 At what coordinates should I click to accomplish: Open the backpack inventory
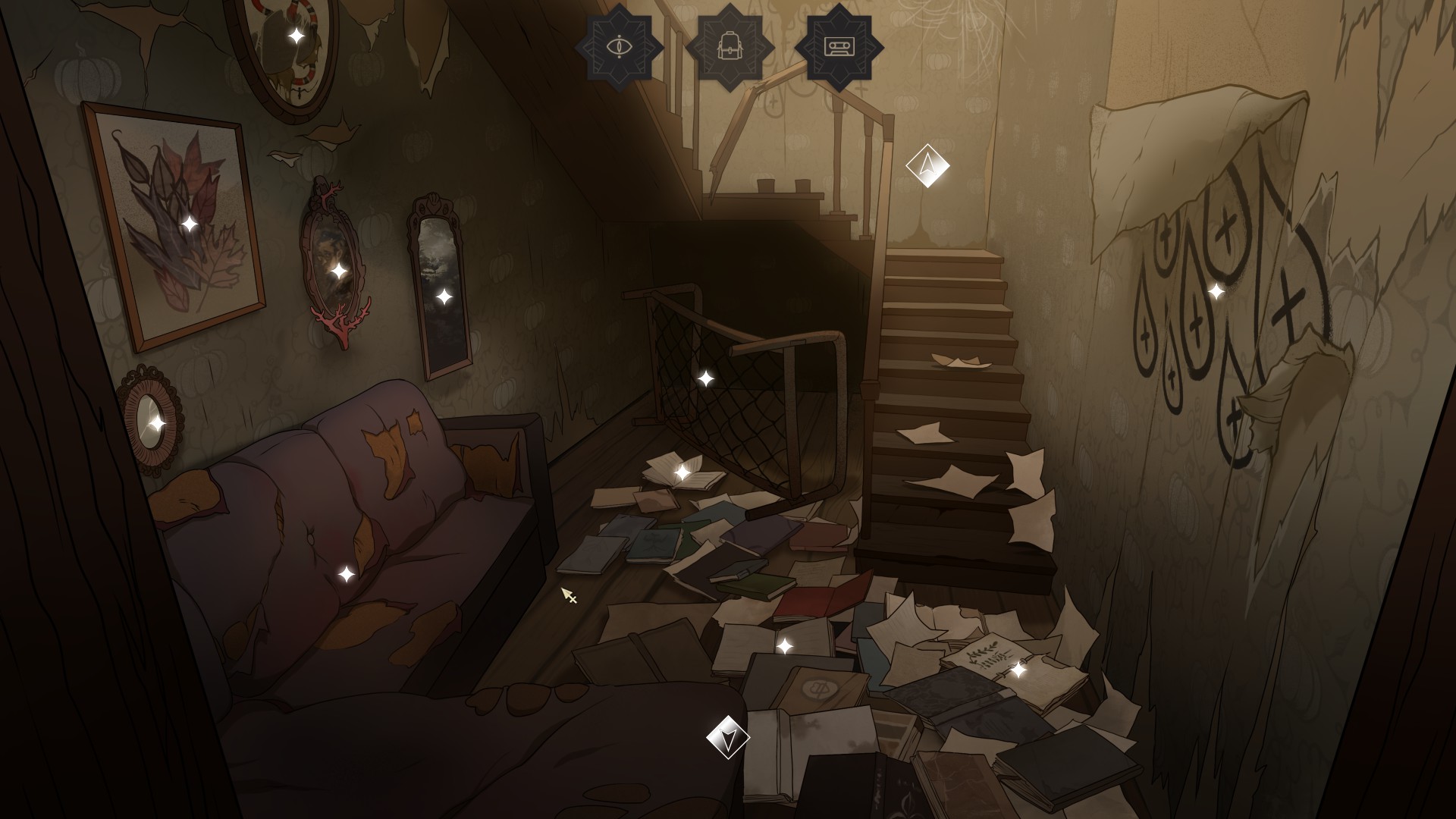tap(730, 47)
